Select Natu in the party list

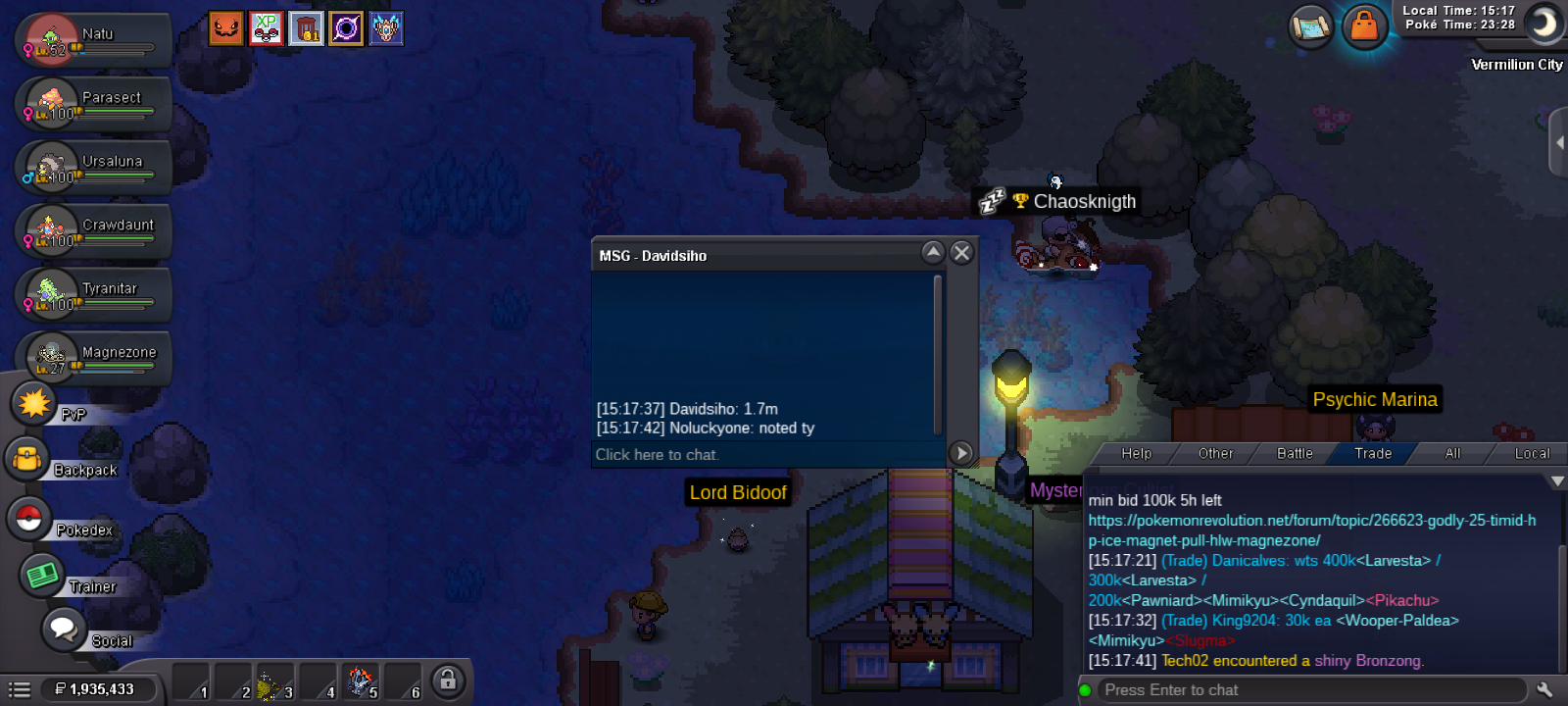click(93, 40)
